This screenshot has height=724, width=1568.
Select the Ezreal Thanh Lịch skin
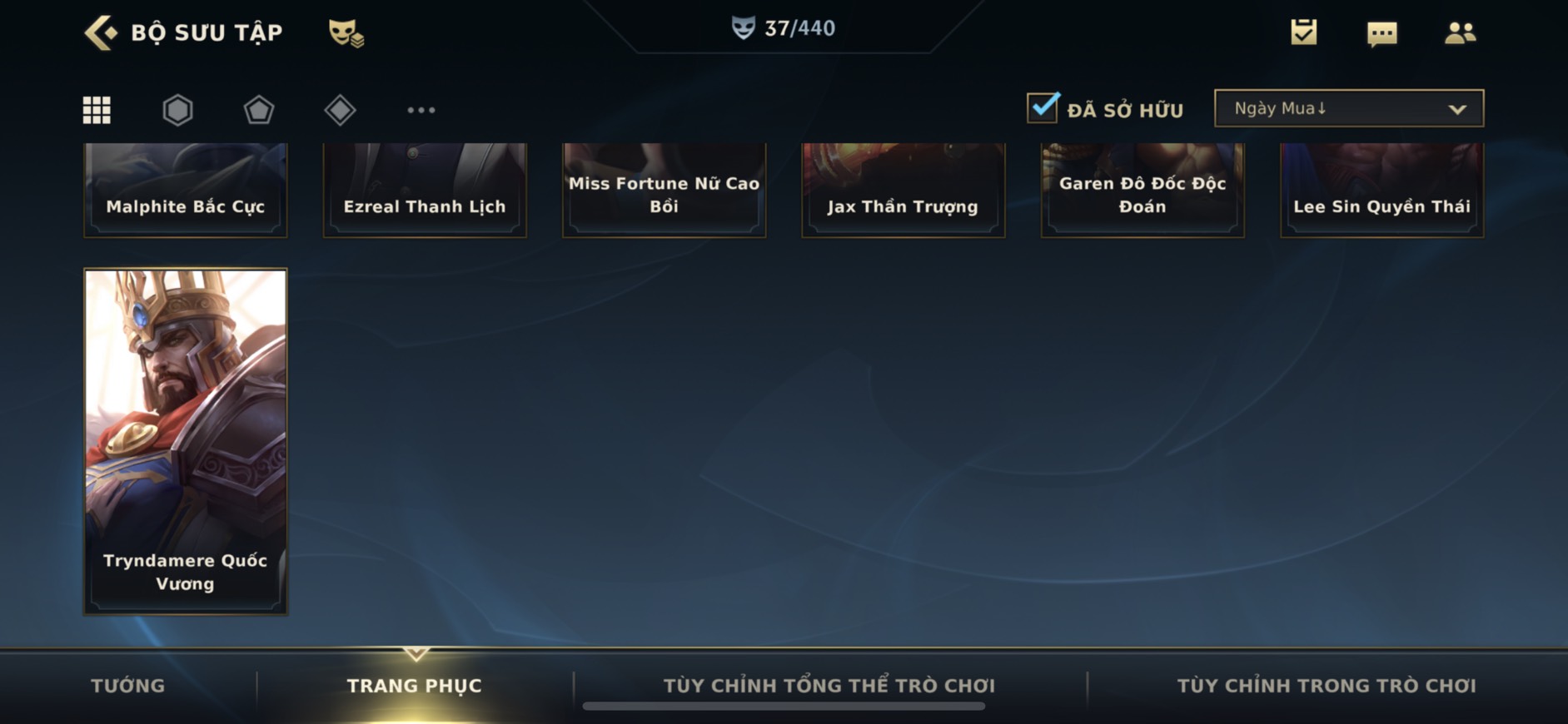425,191
